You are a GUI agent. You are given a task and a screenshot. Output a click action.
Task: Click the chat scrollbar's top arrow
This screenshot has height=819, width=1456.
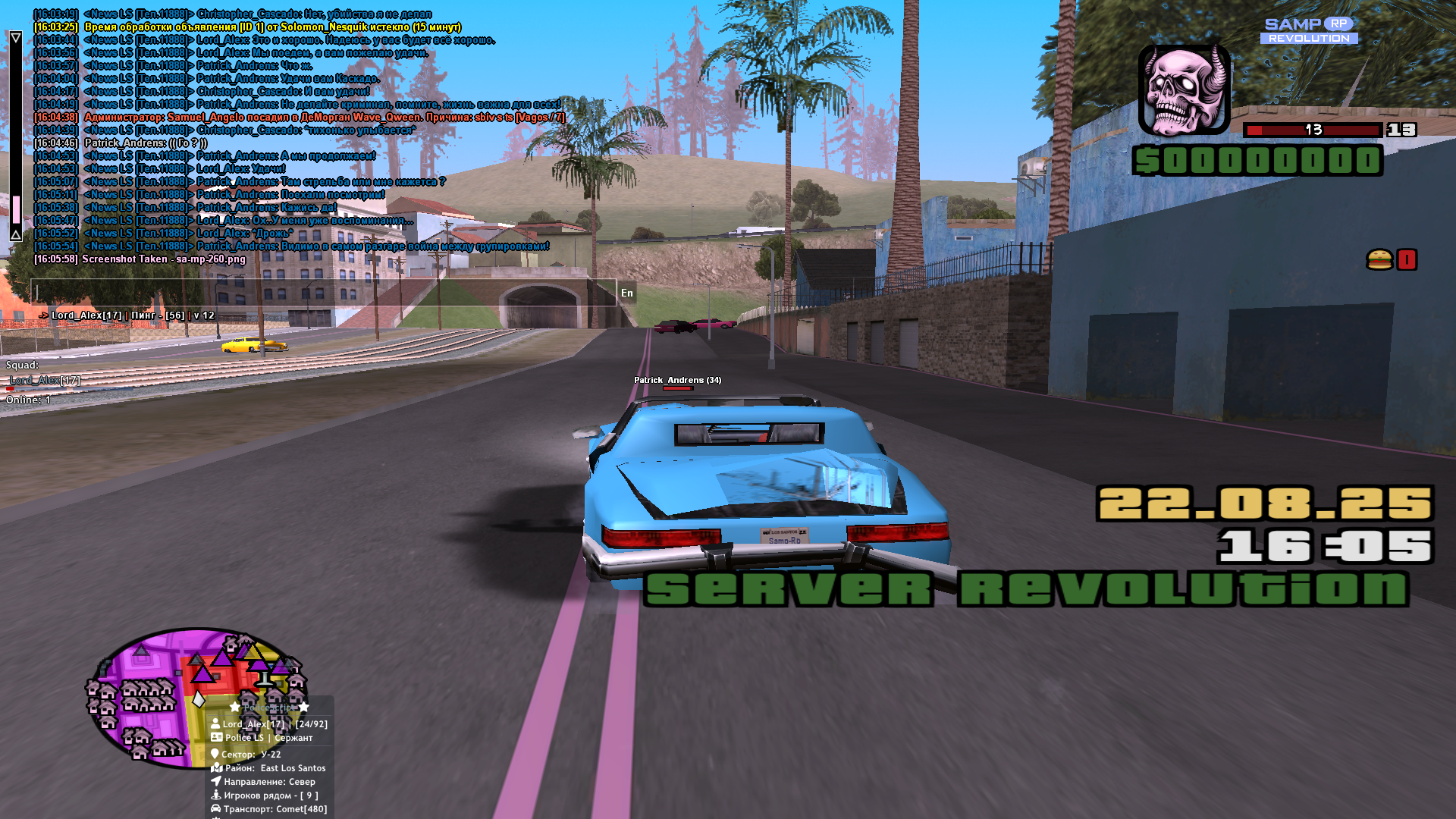pos(15,37)
